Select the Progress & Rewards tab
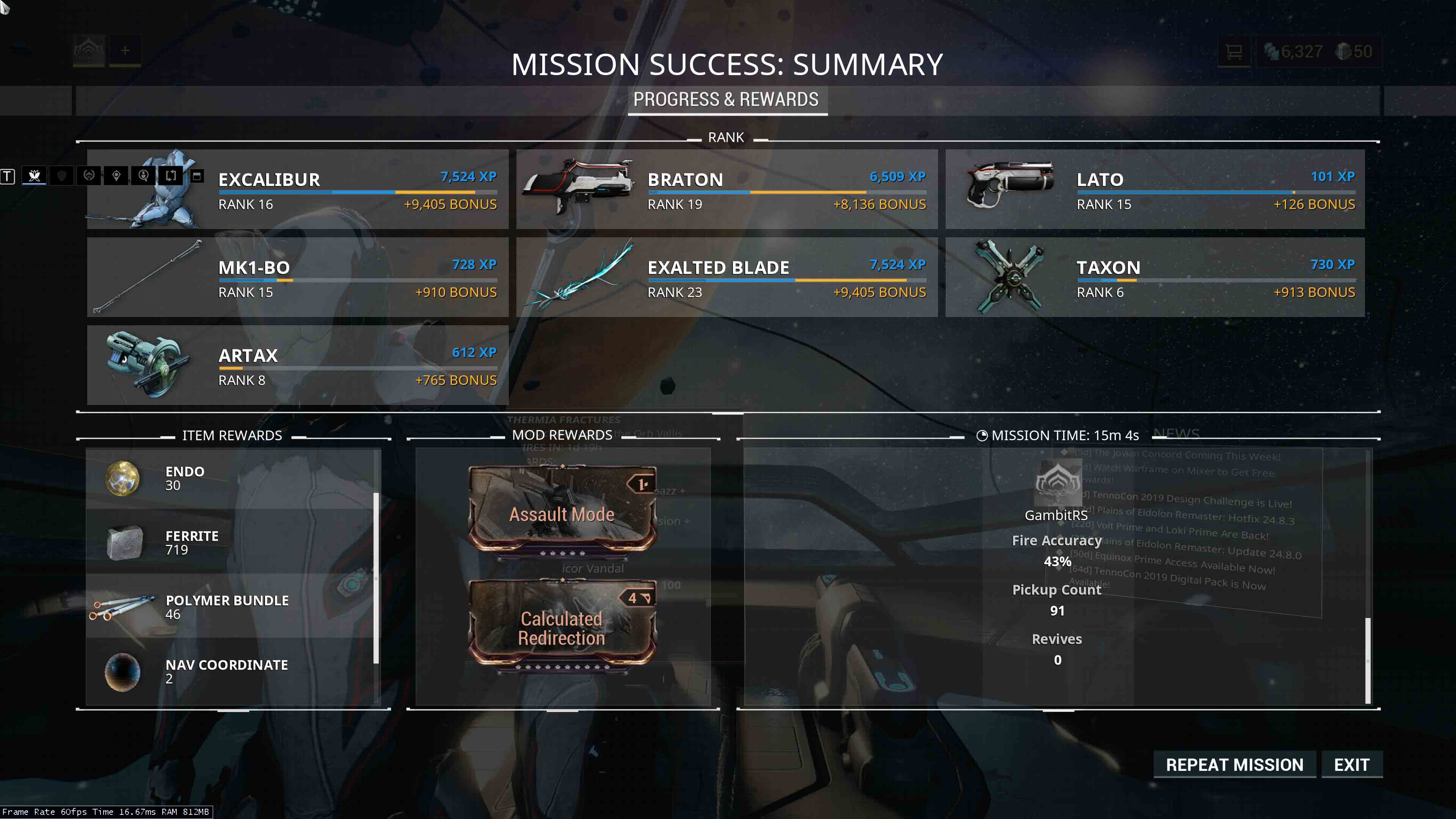This screenshot has height=819, width=1456. pyautogui.click(x=726, y=99)
